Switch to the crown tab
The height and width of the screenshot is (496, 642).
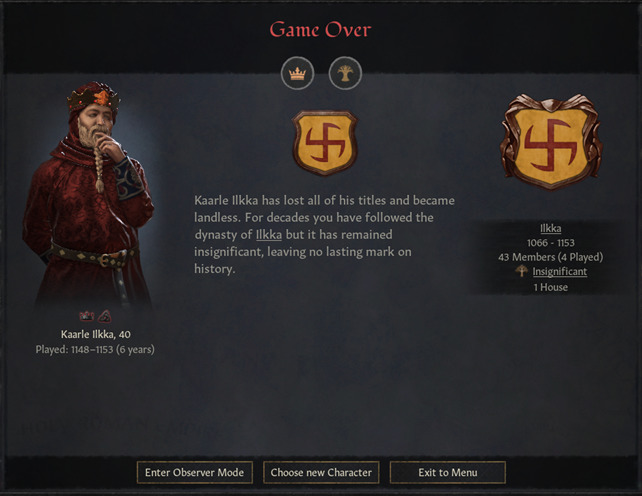[297, 73]
